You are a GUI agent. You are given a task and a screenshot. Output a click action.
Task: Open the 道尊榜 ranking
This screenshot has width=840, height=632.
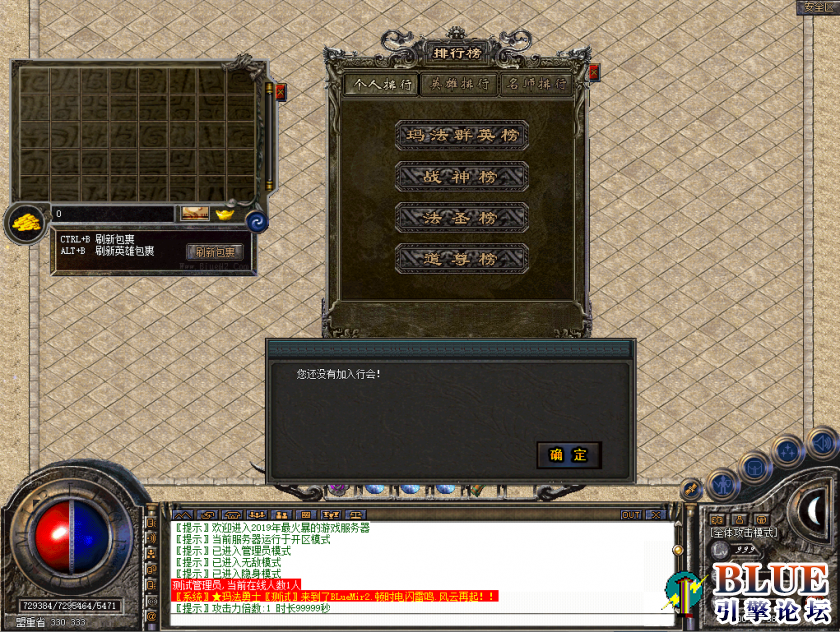point(461,258)
